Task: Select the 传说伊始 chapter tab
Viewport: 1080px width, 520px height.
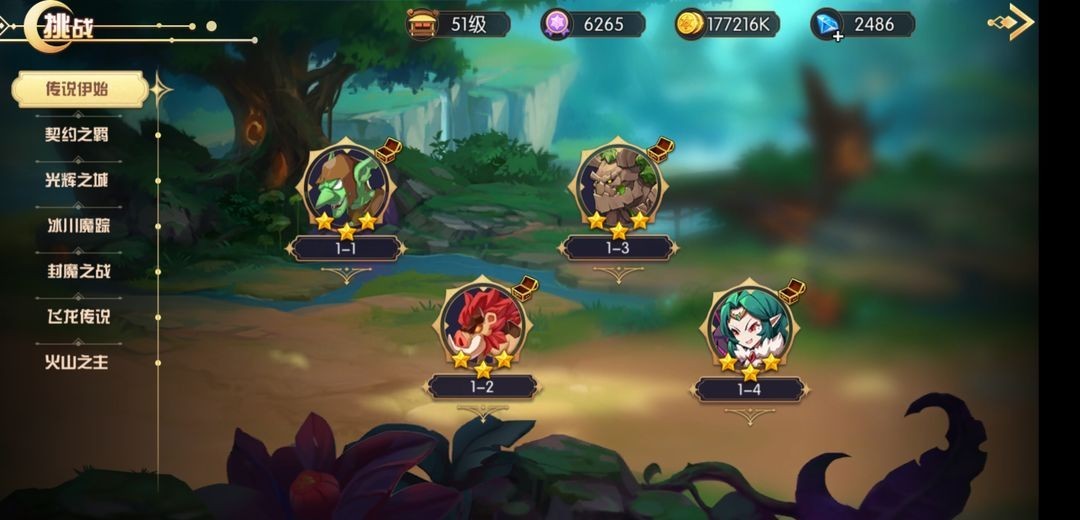Action: (x=78, y=89)
